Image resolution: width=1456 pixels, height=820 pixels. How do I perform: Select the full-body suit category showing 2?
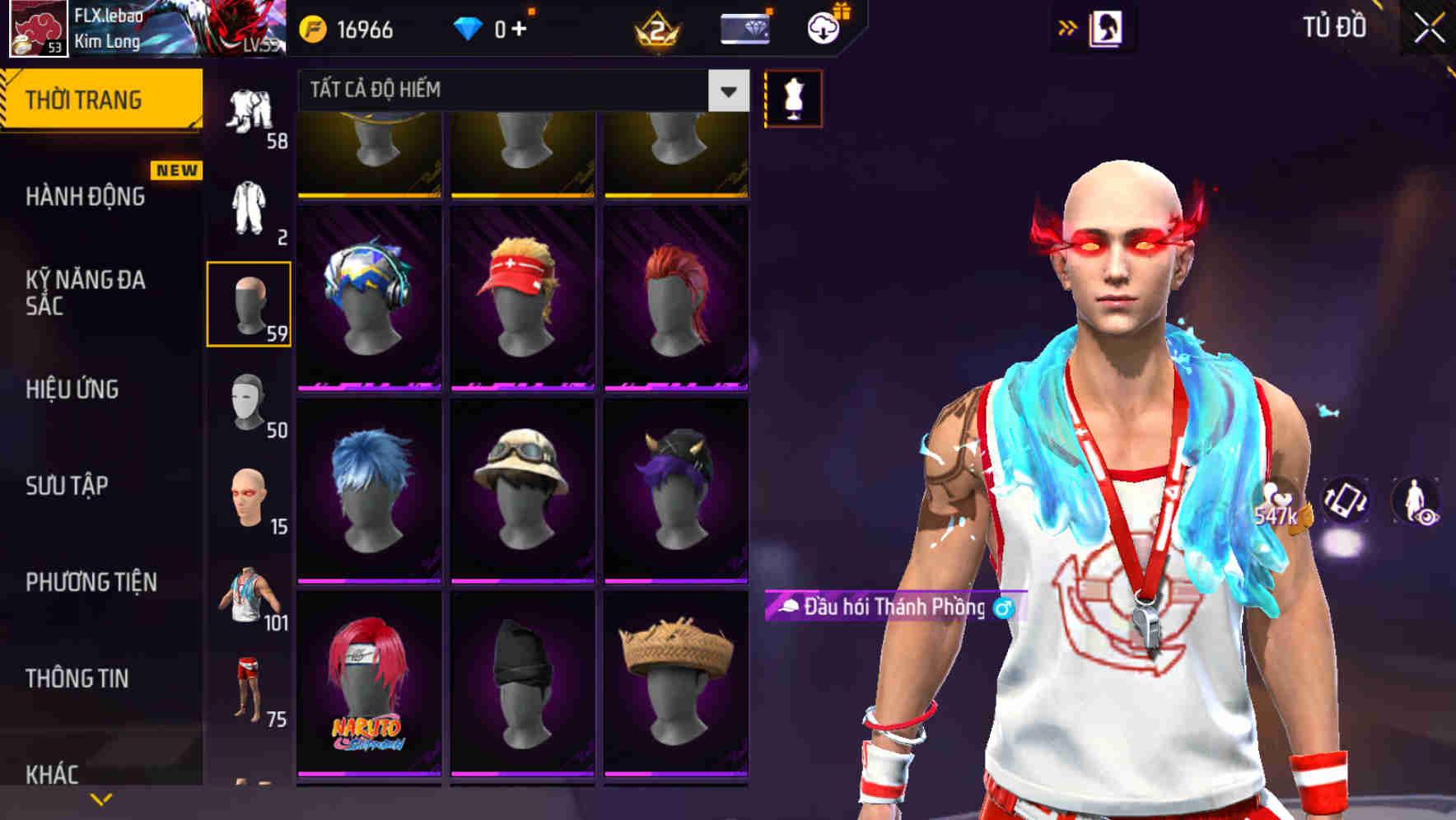pos(251,206)
